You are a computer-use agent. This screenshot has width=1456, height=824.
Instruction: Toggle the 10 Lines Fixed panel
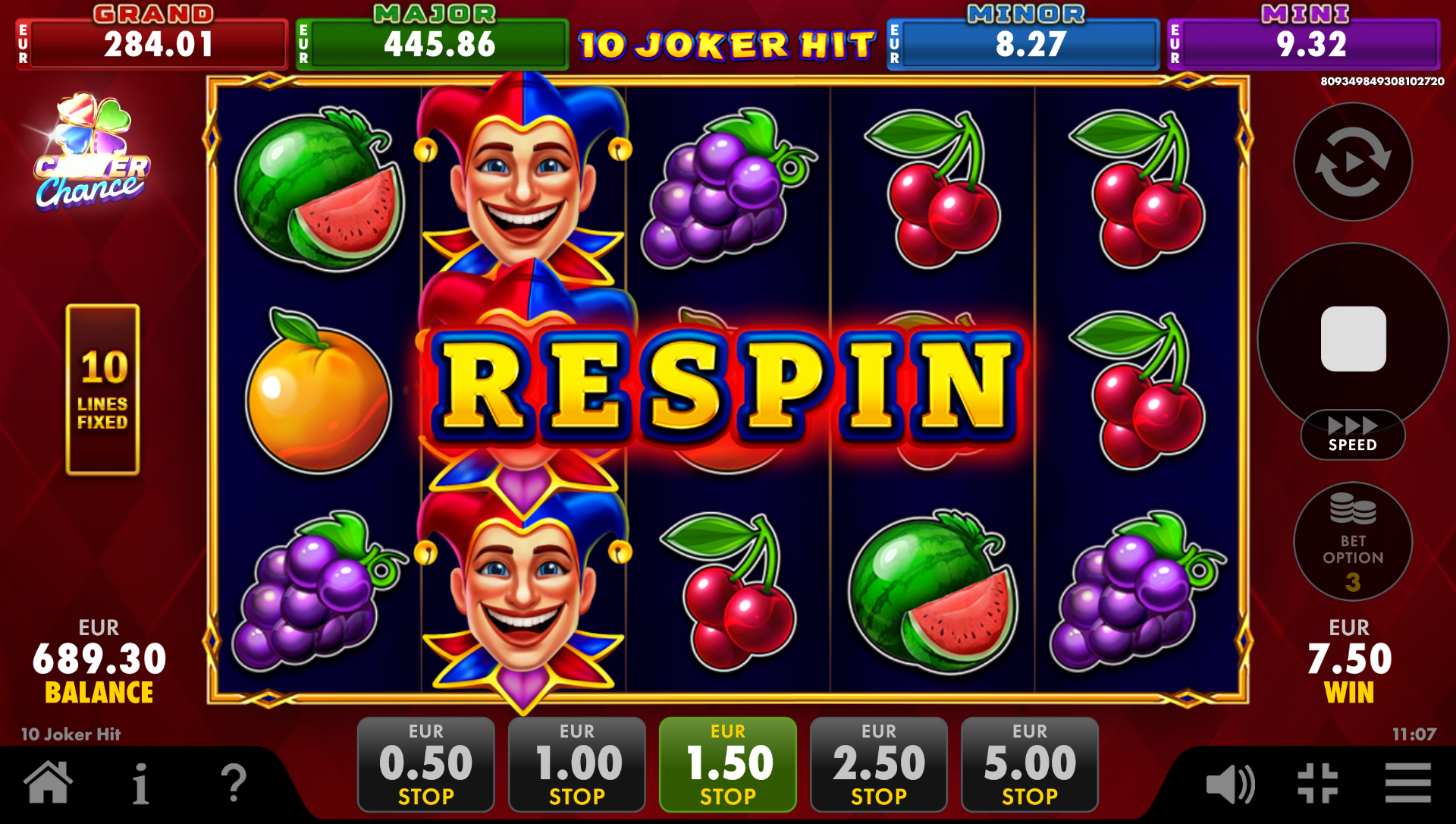tap(103, 388)
